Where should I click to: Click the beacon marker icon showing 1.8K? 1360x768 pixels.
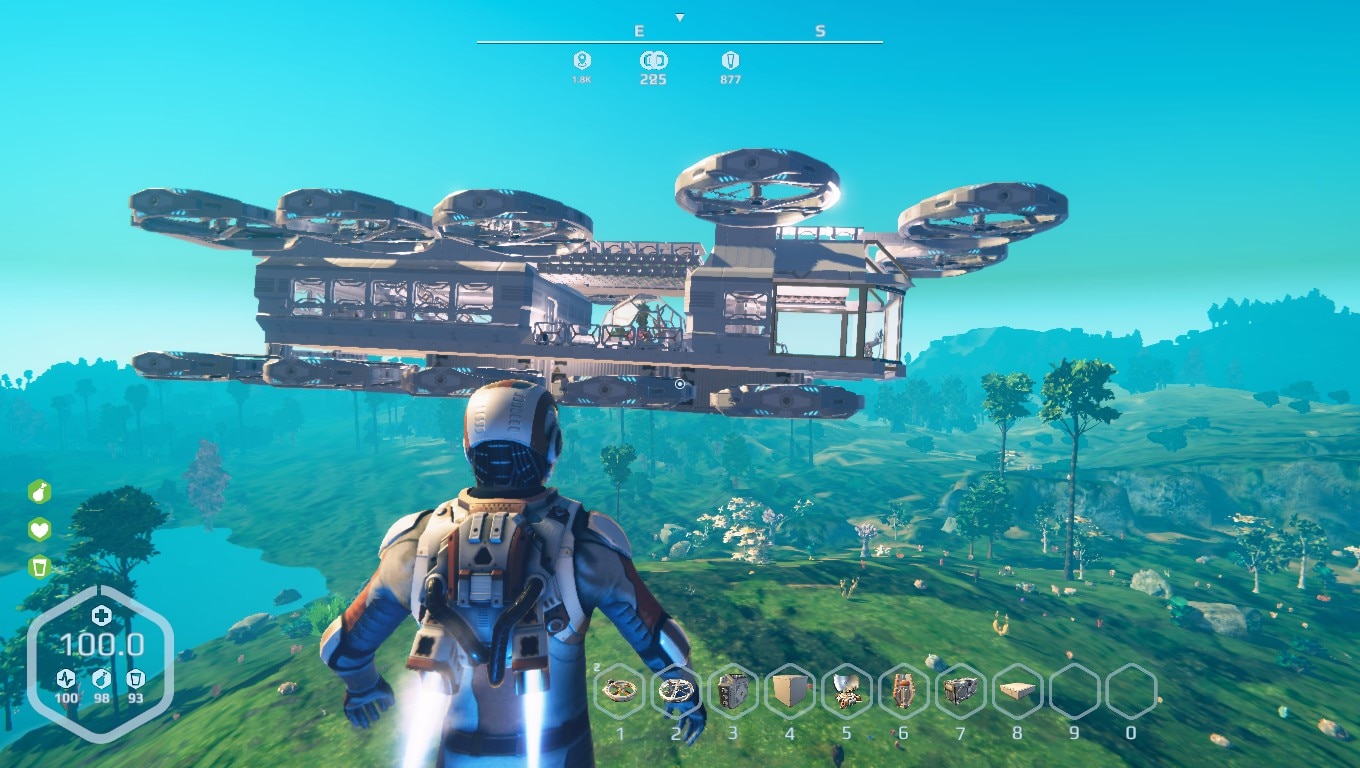[583, 62]
